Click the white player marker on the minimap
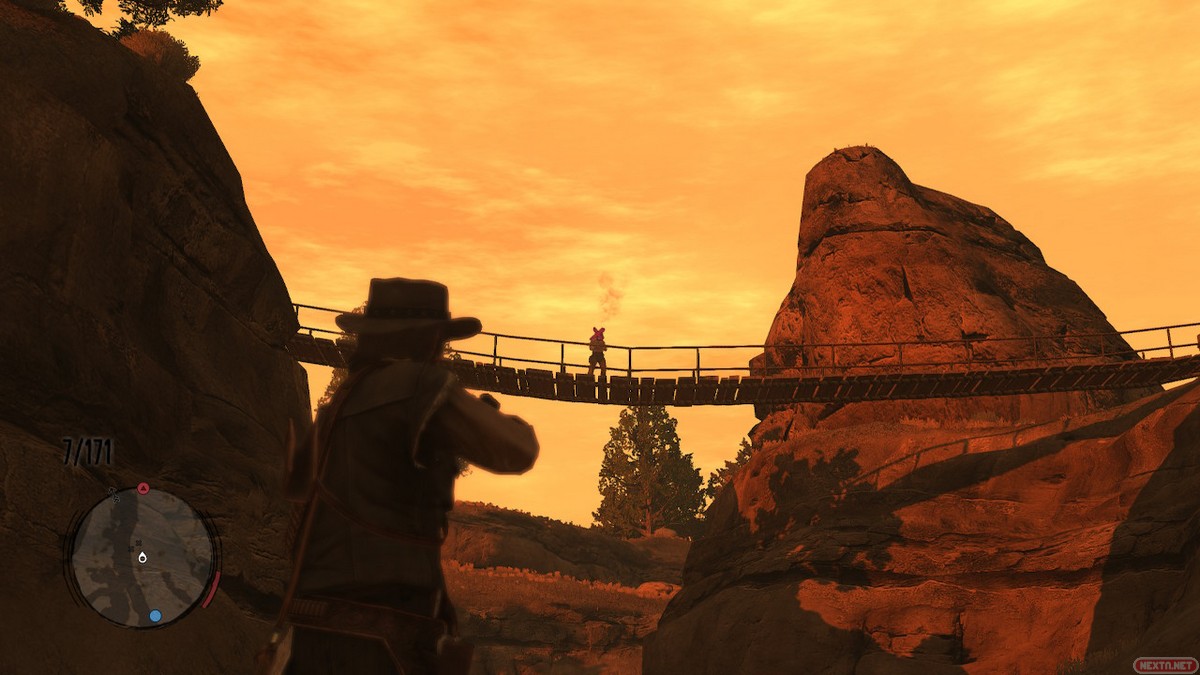Viewport: 1200px width, 675px height. click(x=142, y=556)
